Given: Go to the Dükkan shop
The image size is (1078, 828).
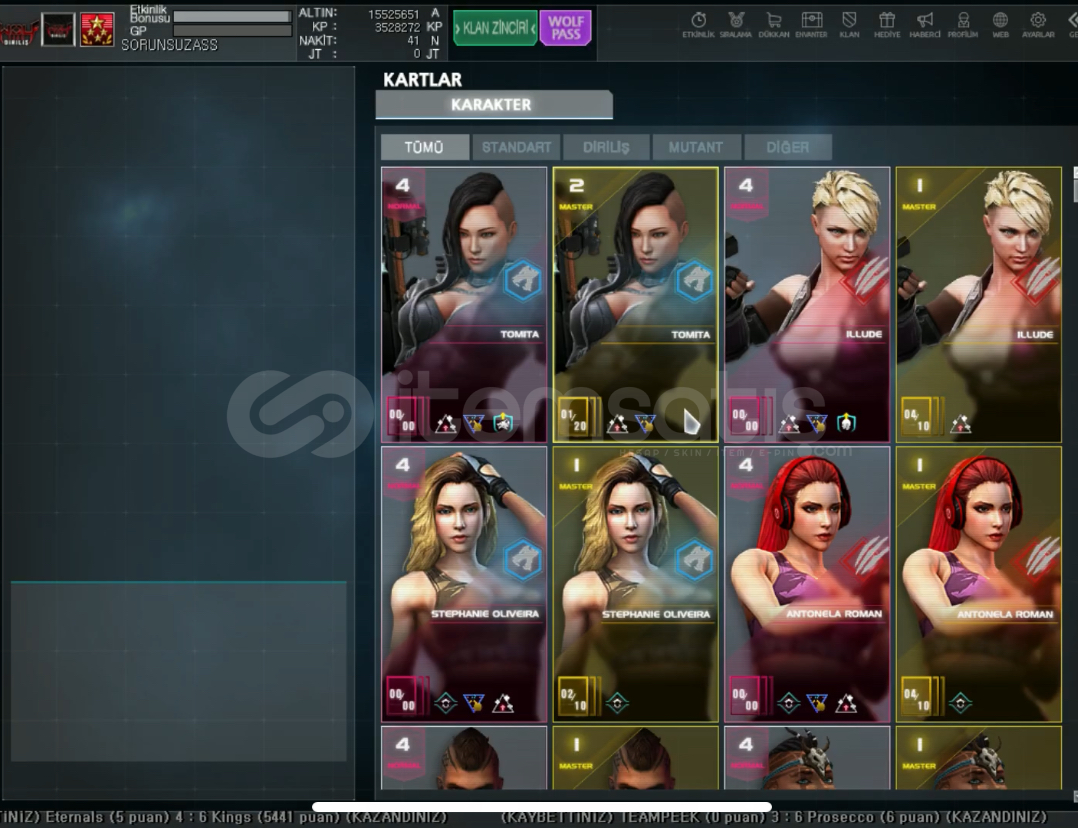Looking at the screenshot, I should tap(773, 24).
